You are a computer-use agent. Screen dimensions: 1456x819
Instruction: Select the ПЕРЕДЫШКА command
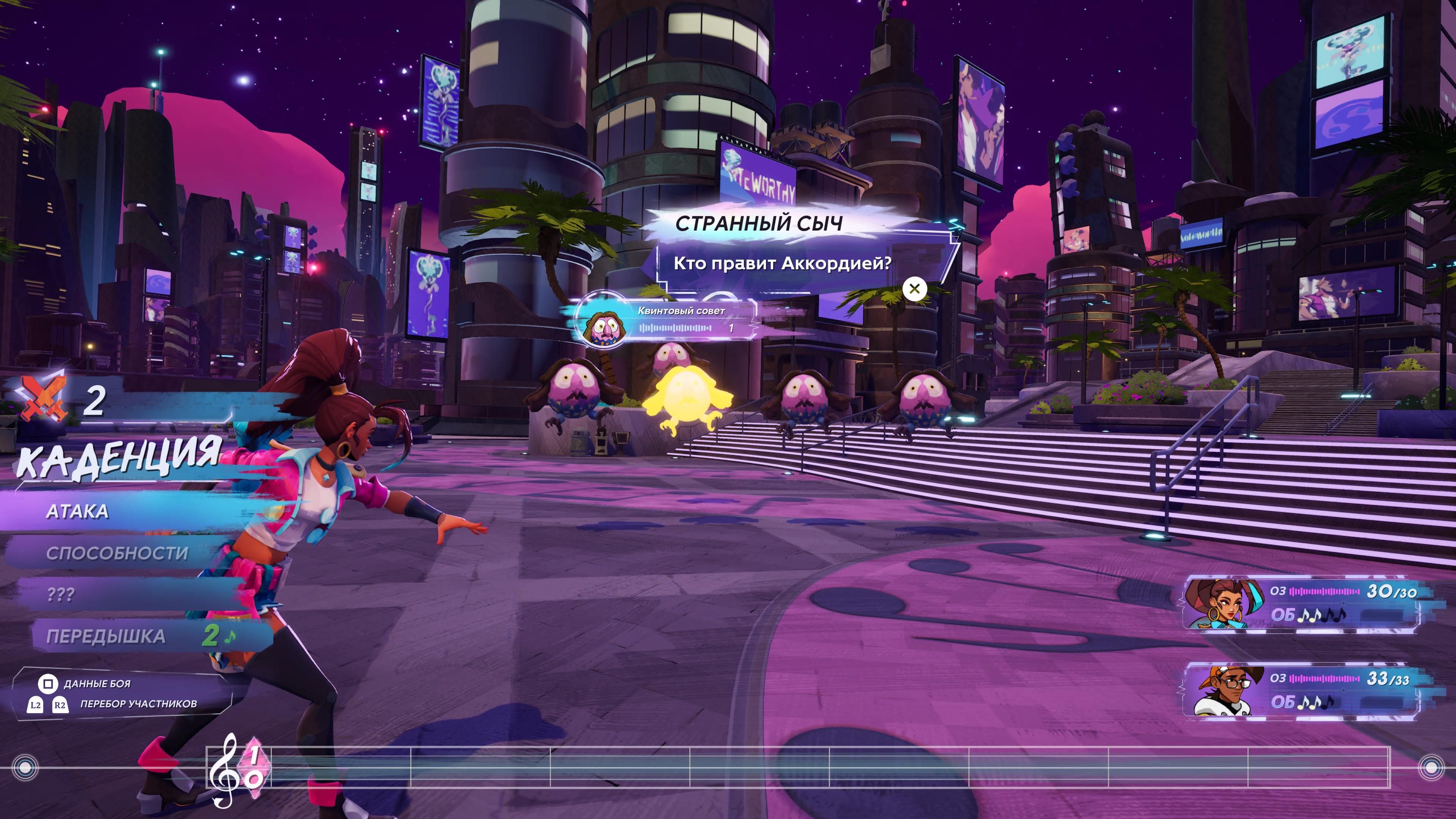106,637
